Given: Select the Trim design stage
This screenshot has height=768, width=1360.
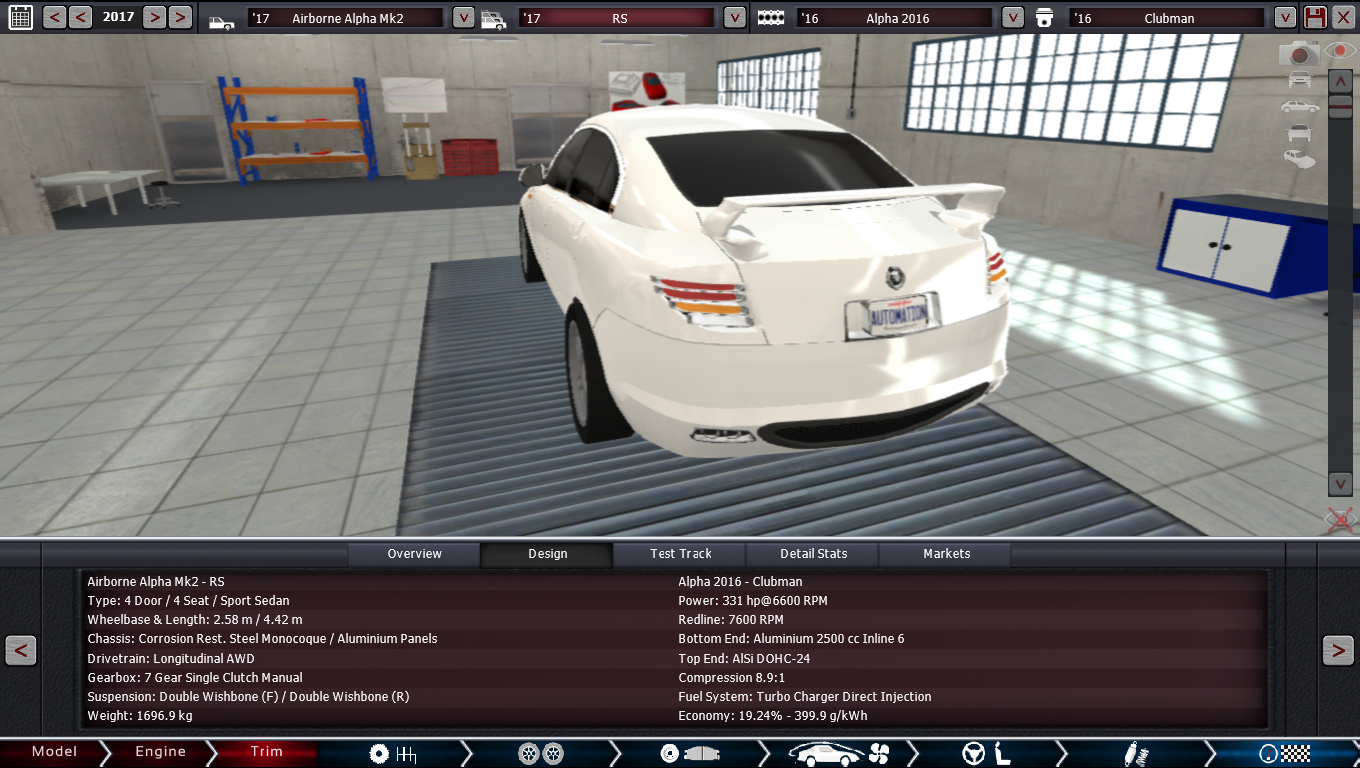Looking at the screenshot, I should pos(267,752).
